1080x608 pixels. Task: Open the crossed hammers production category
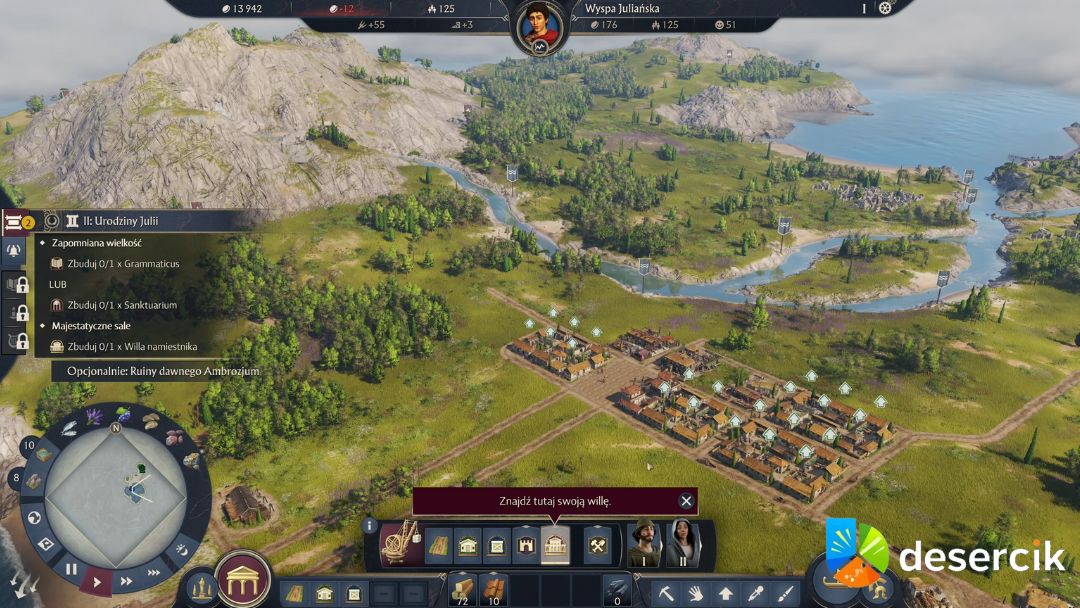click(x=597, y=545)
